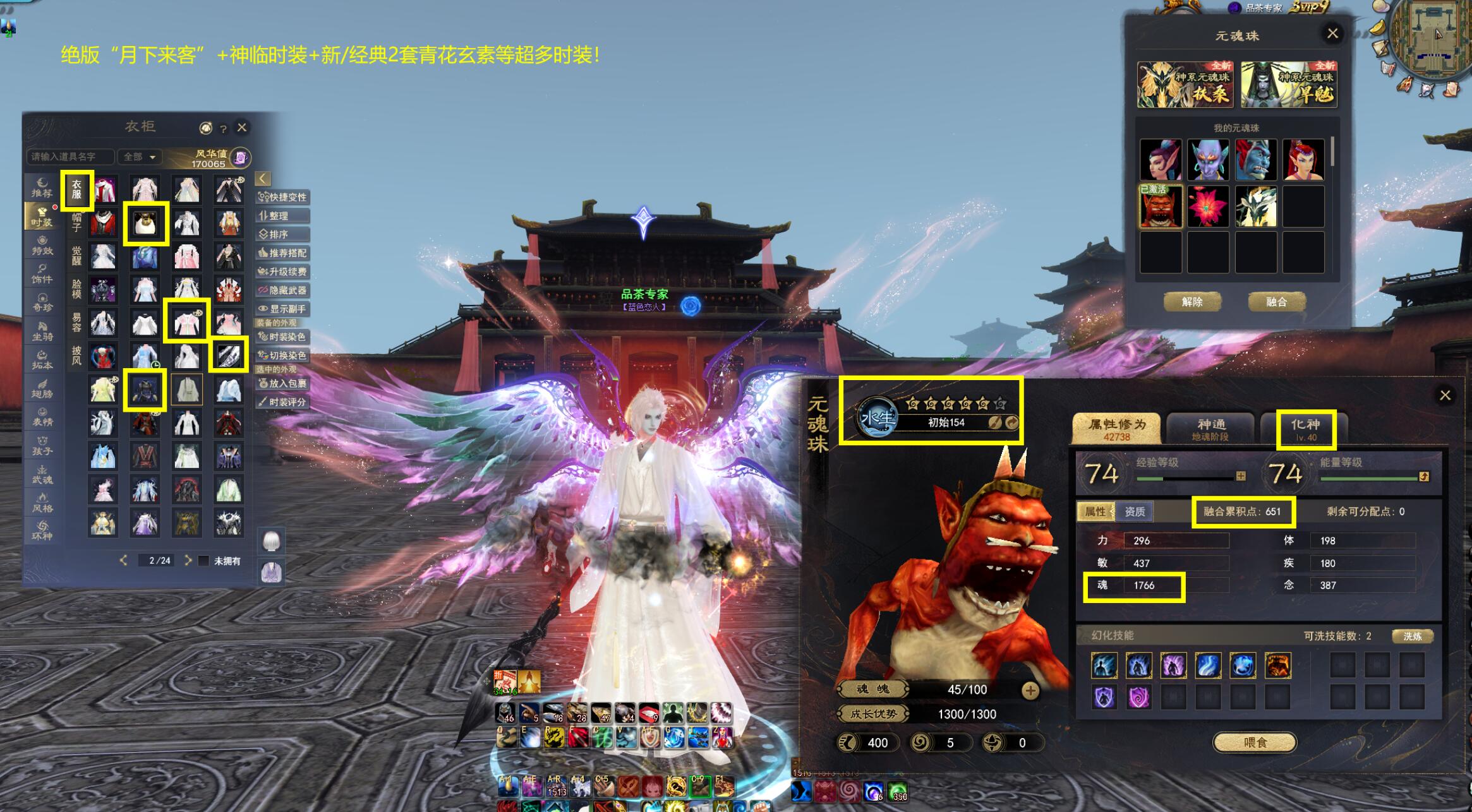Click the 融合 fuse button
The height and width of the screenshot is (812, 1472).
click(1276, 302)
